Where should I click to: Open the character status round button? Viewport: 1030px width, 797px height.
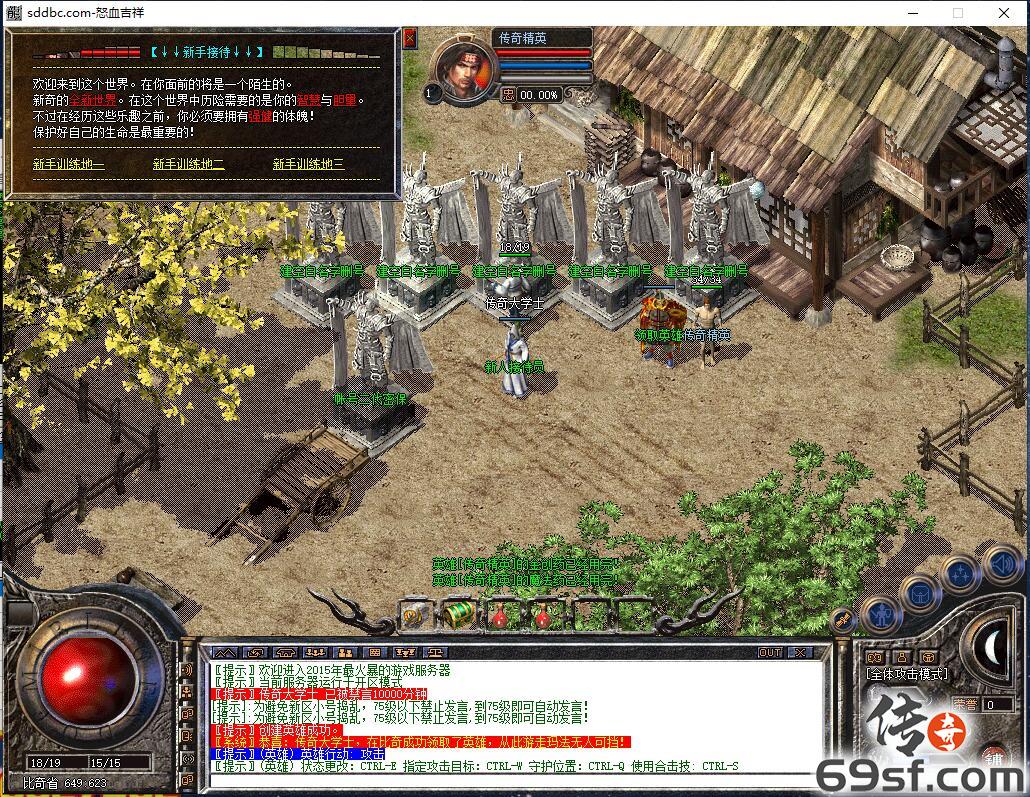[x=881, y=612]
